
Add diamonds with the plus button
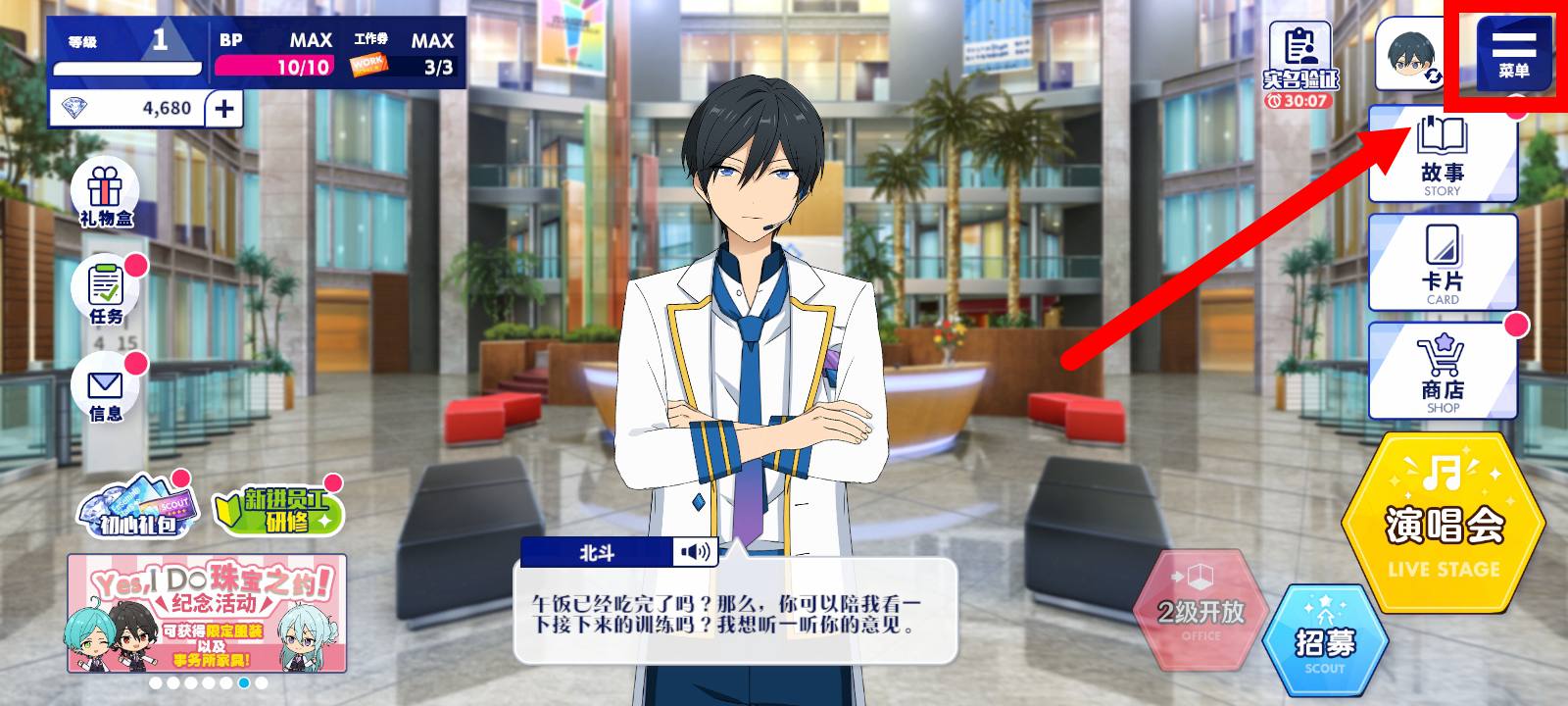224,108
